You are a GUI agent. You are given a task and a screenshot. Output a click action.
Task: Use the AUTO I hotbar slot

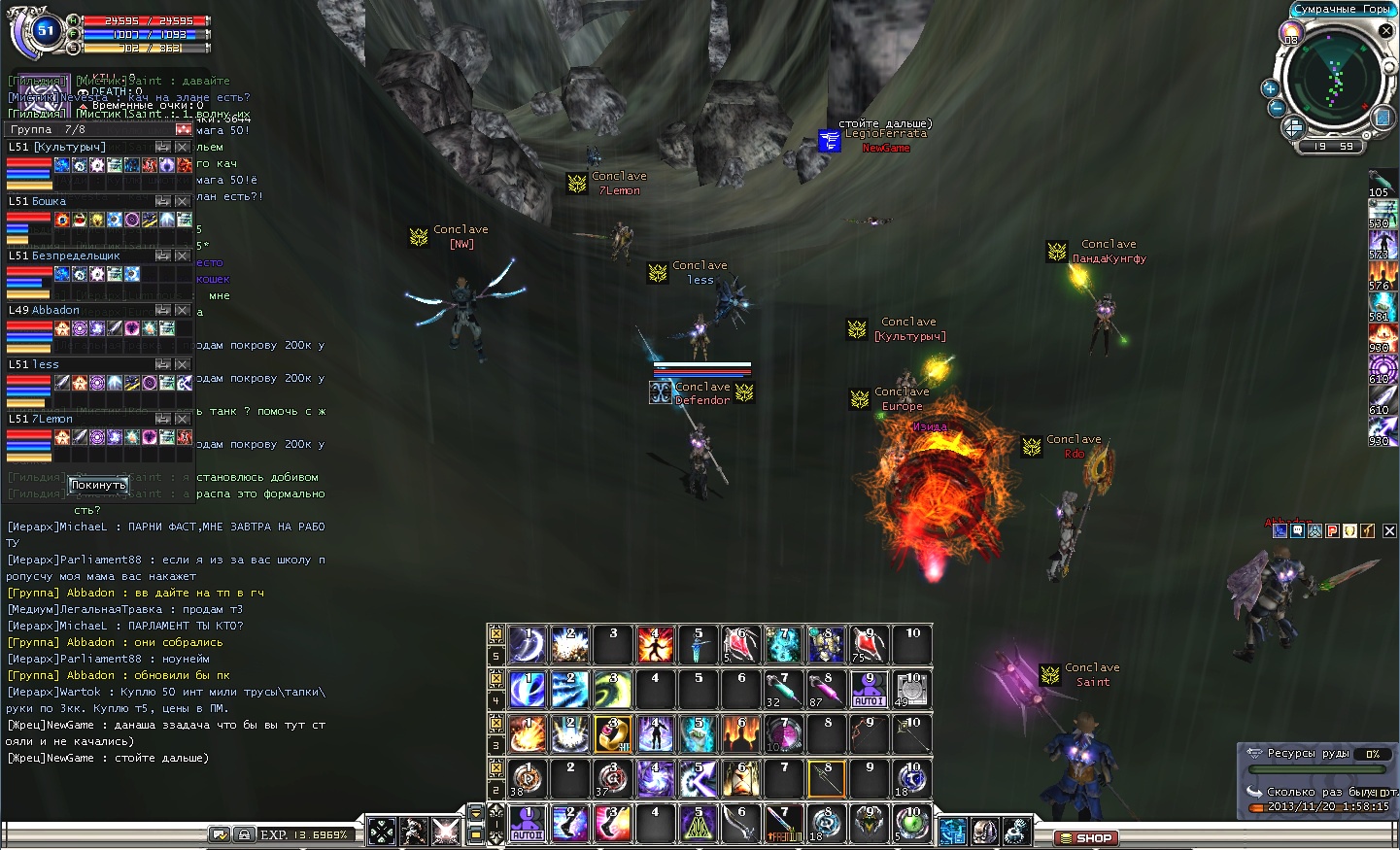[x=869, y=690]
